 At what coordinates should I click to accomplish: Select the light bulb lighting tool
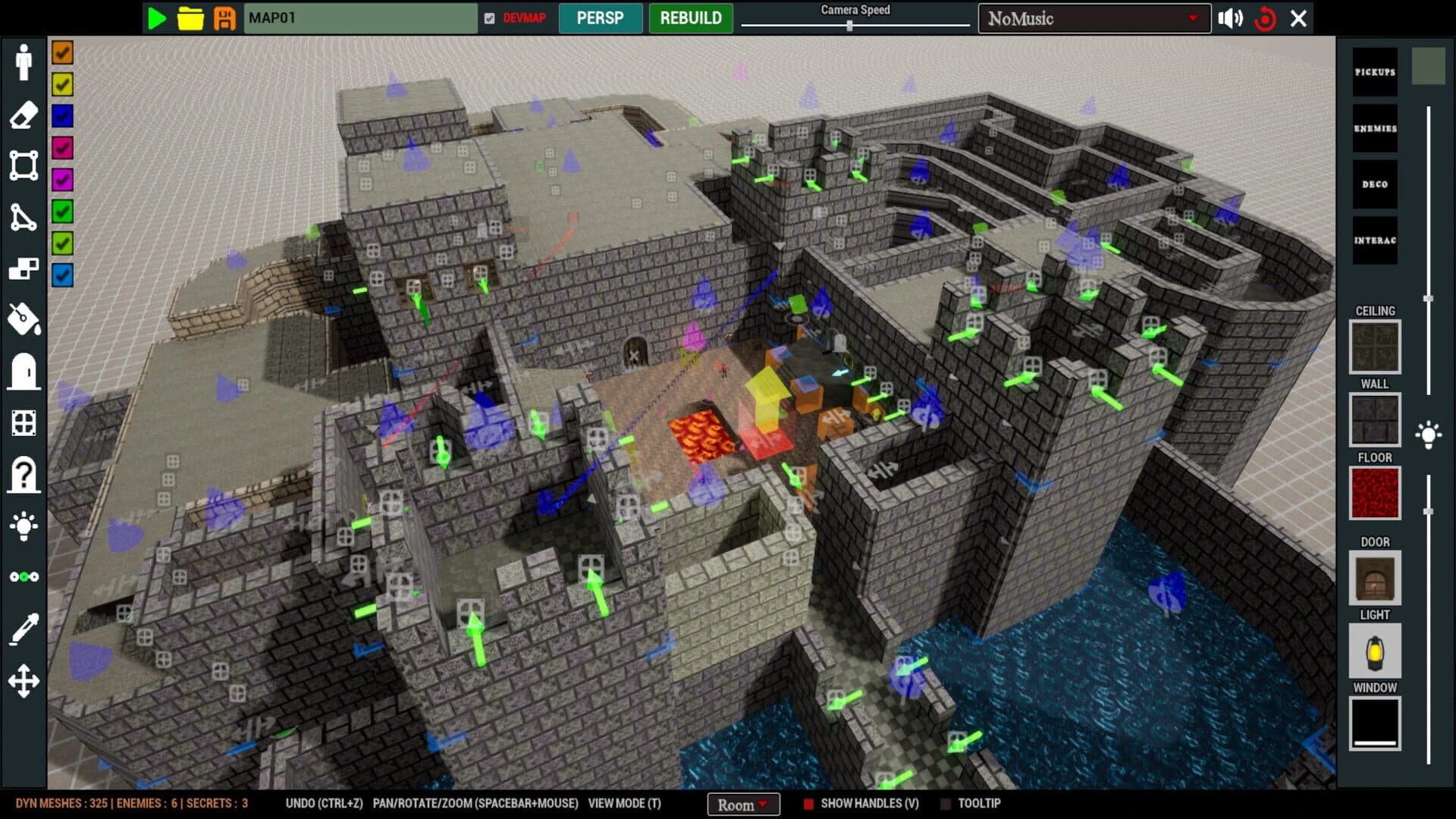[x=23, y=526]
